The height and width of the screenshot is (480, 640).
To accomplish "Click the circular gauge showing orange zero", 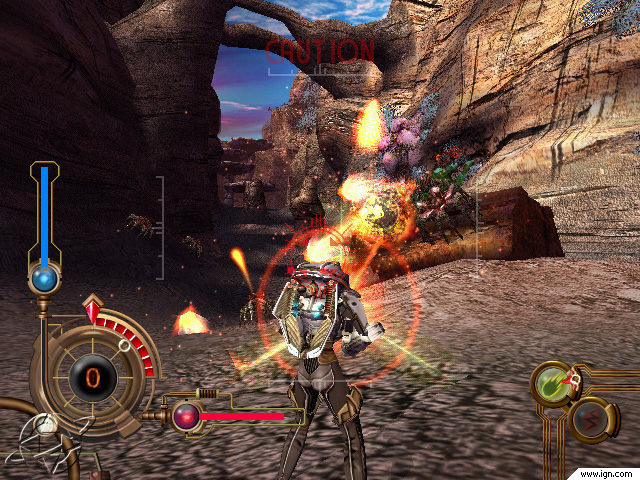I will click(x=92, y=377).
